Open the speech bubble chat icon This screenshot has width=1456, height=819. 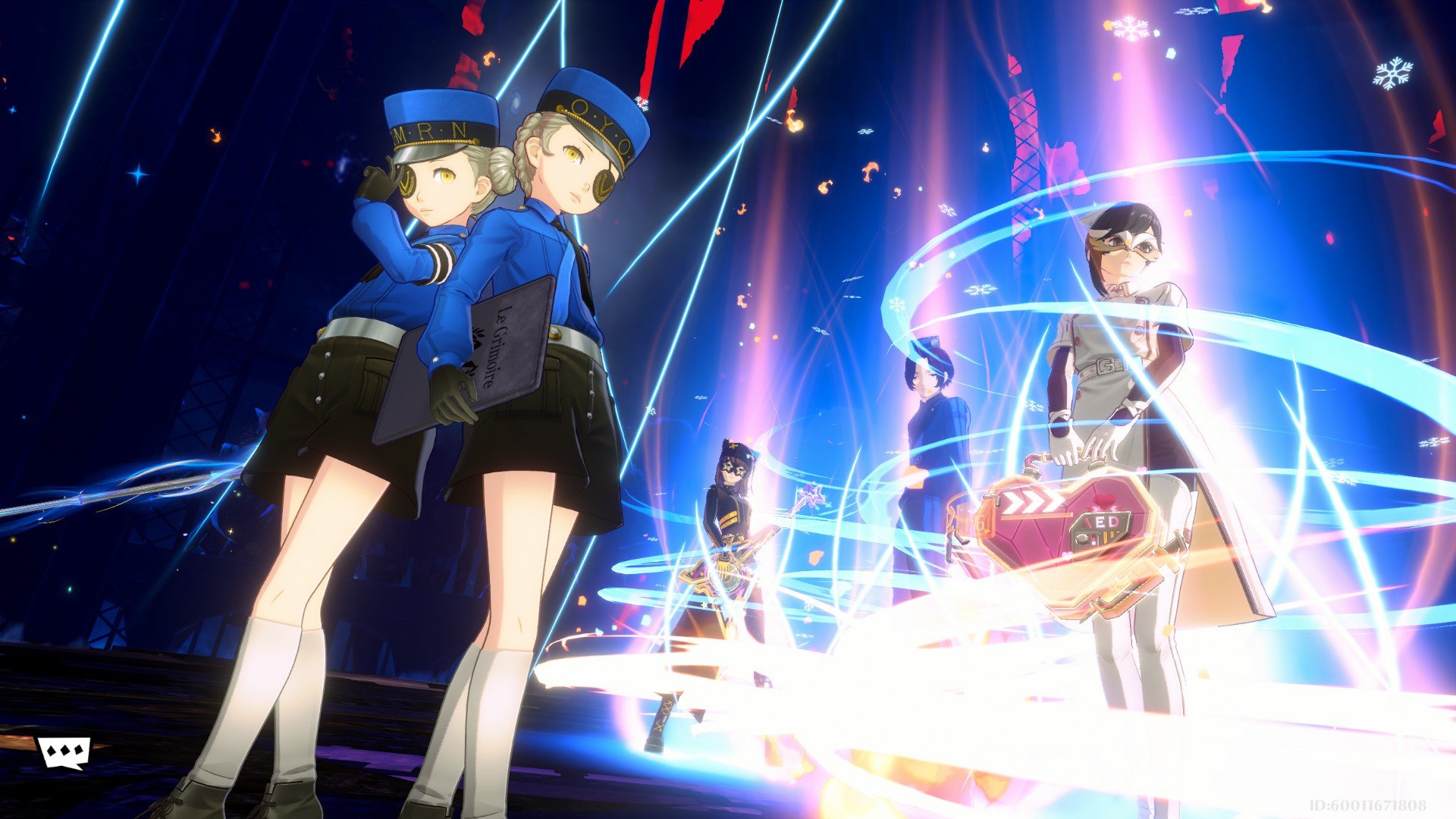point(64,752)
